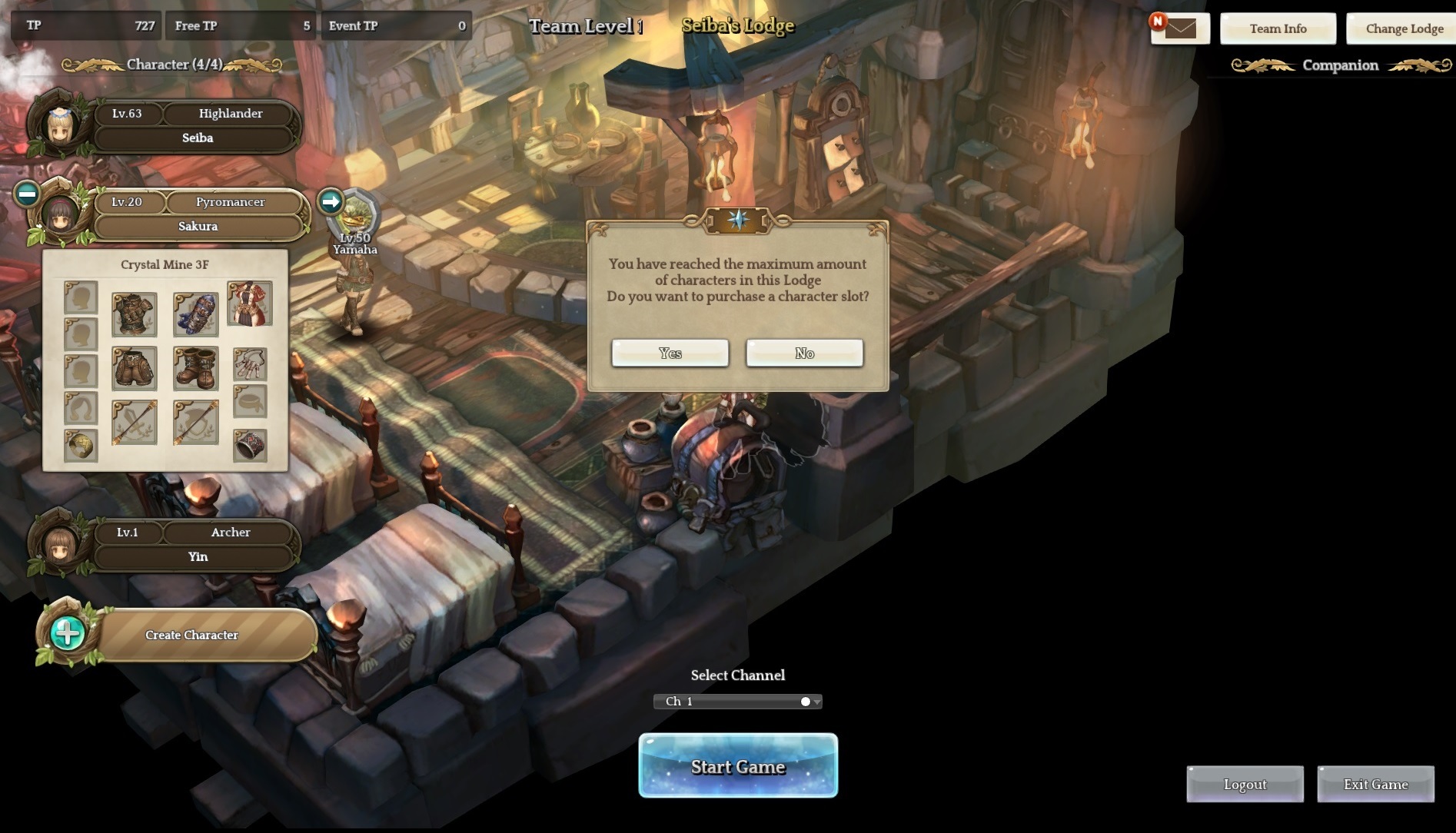The height and width of the screenshot is (833, 1456).
Task: Open the mailbox envelope icon
Action: pos(1180,29)
